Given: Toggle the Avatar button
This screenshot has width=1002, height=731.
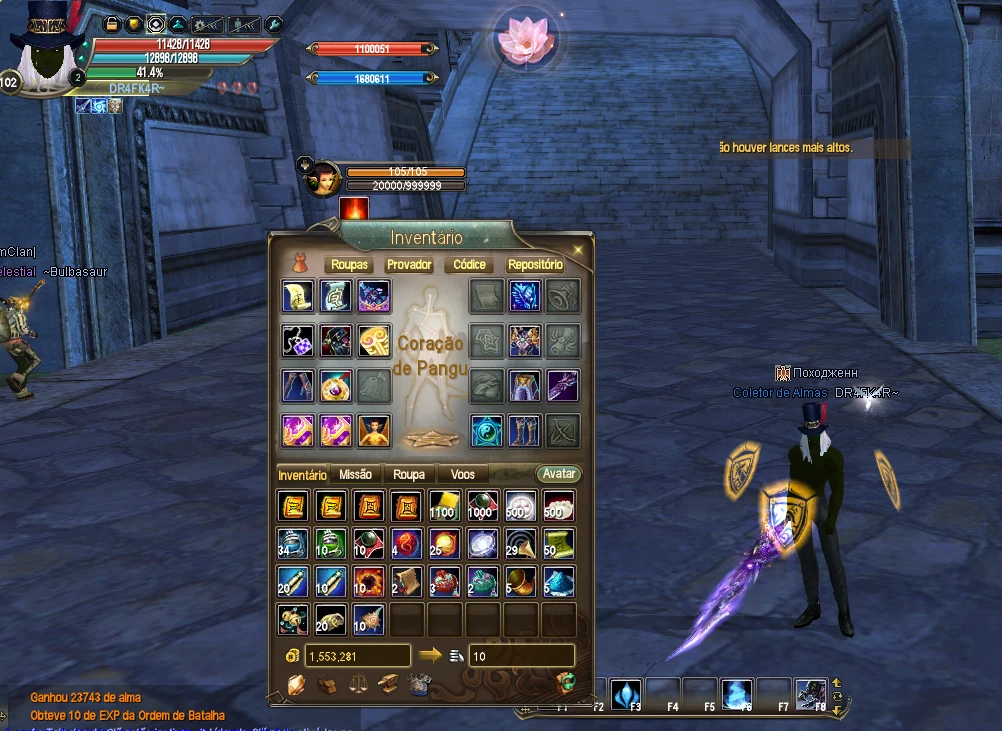Looking at the screenshot, I should point(558,474).
